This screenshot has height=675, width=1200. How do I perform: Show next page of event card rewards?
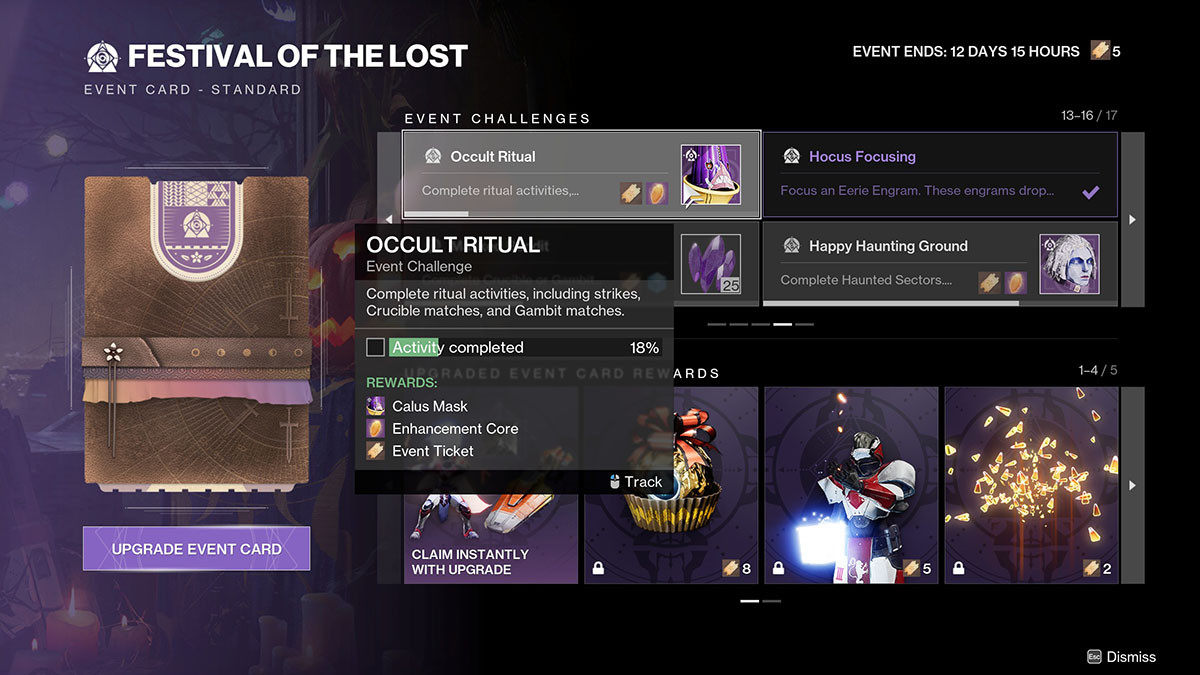[x=1132, y=485]
